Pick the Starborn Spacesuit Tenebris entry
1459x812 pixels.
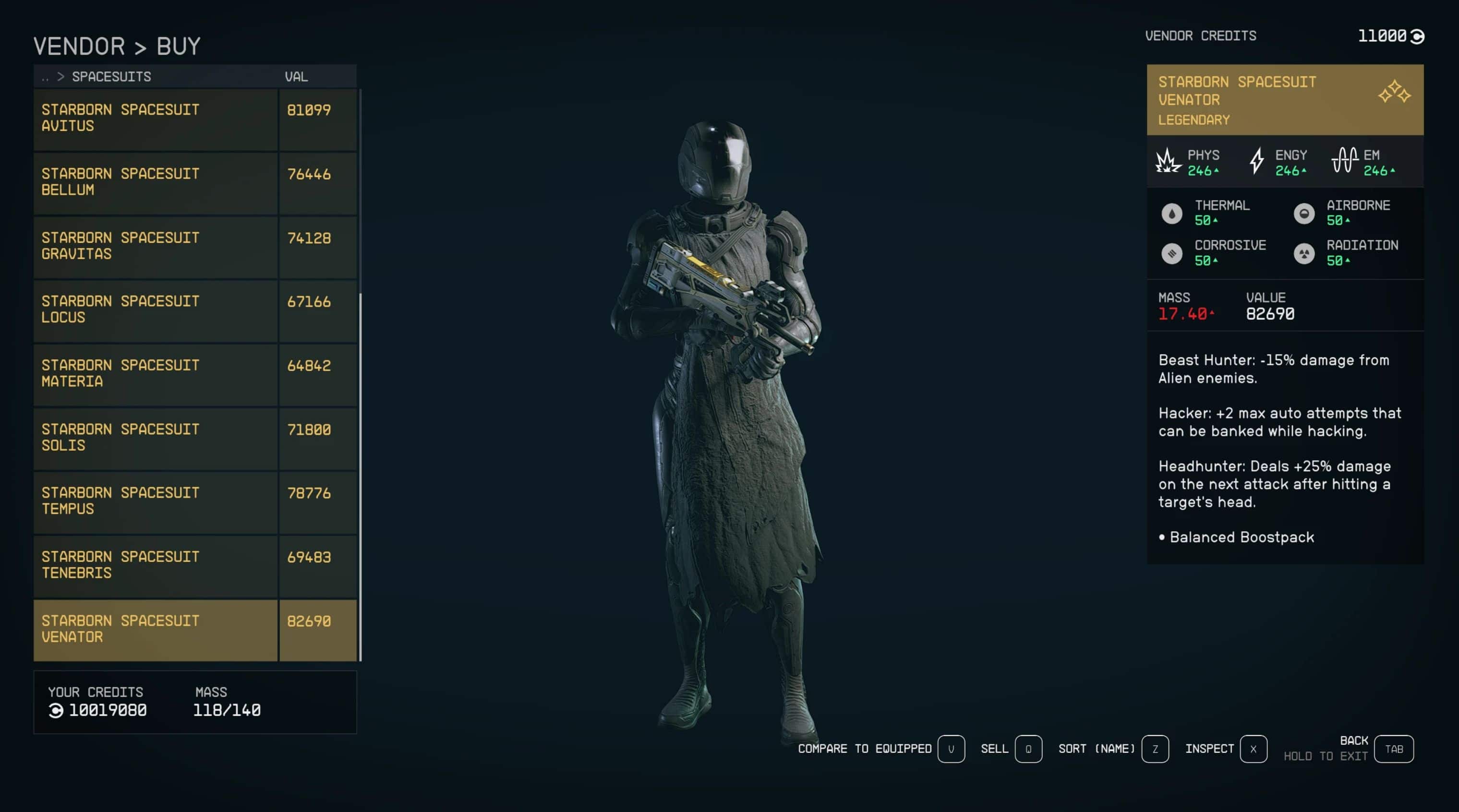tap(156, 565)
